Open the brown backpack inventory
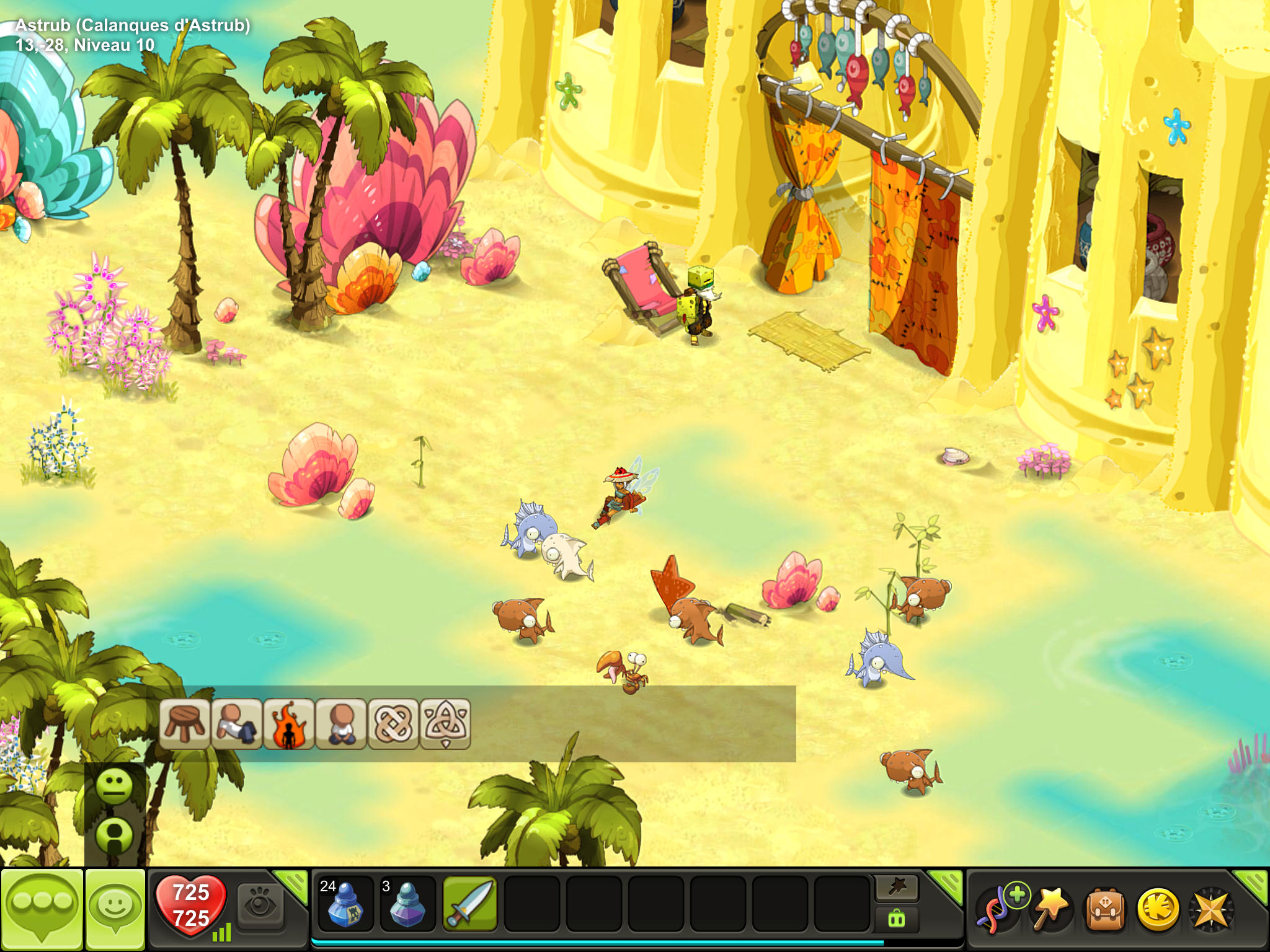Screen dimensions: 1270x952 [x=1104, y=909]
